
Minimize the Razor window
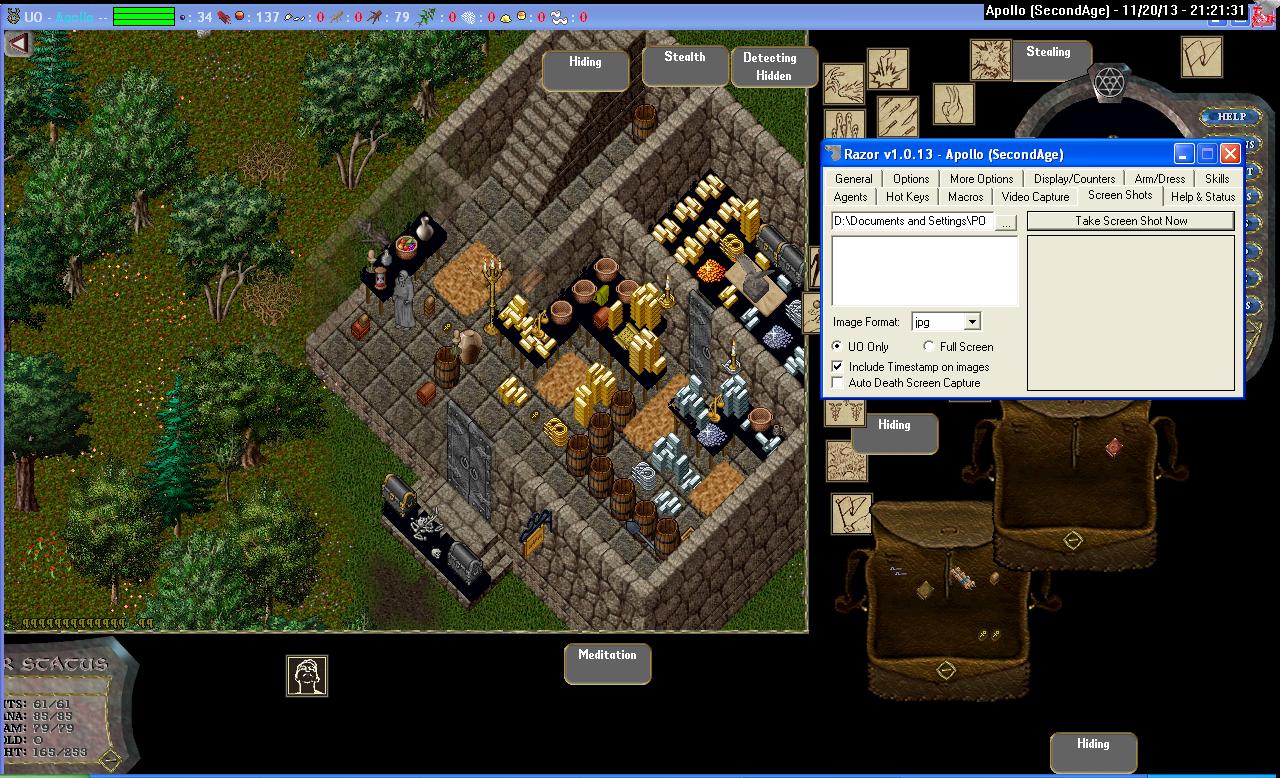point(1184,154)
